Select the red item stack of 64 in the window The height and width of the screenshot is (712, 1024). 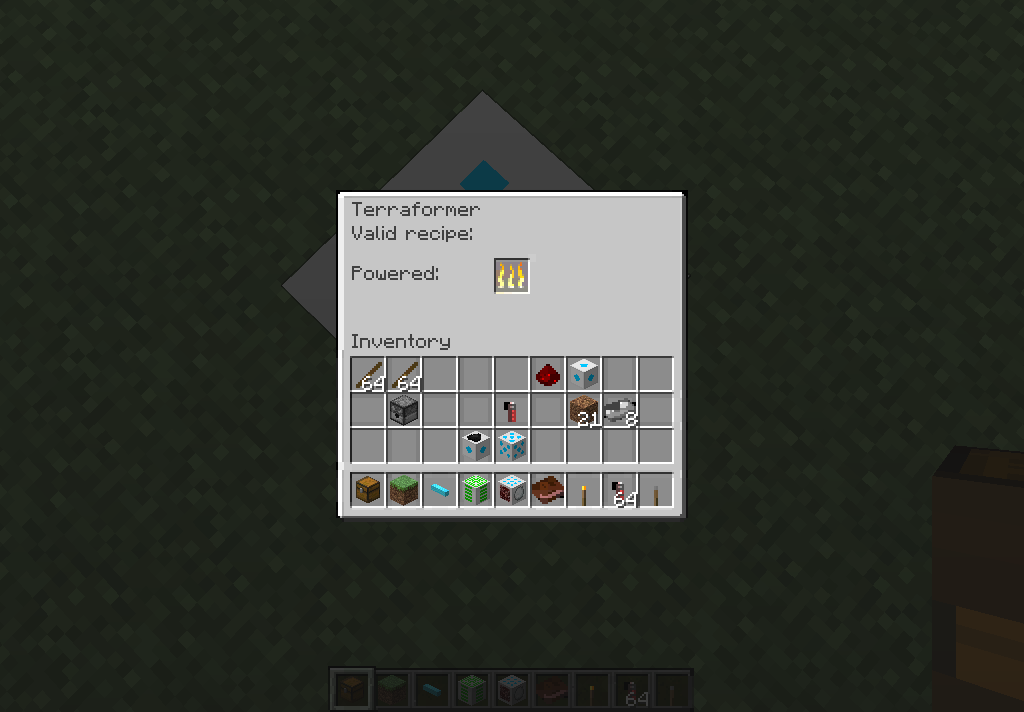click(x=620, y=491)
